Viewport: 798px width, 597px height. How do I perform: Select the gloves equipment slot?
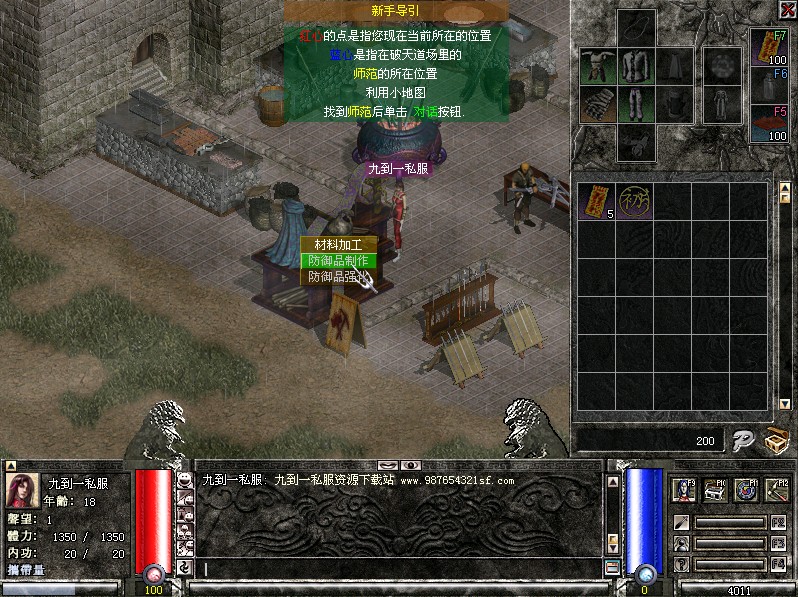click(595, 103)
